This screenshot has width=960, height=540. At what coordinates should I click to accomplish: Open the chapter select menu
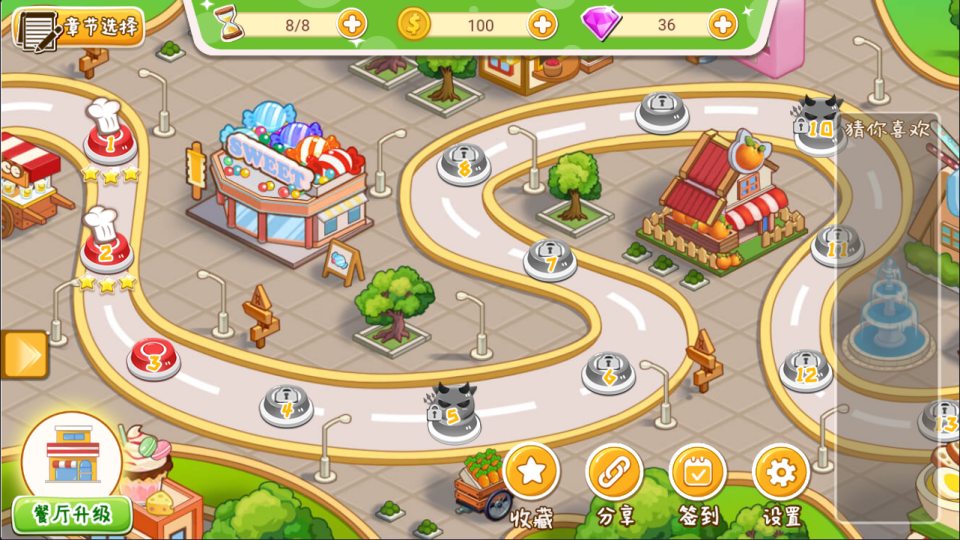(78, 27)
